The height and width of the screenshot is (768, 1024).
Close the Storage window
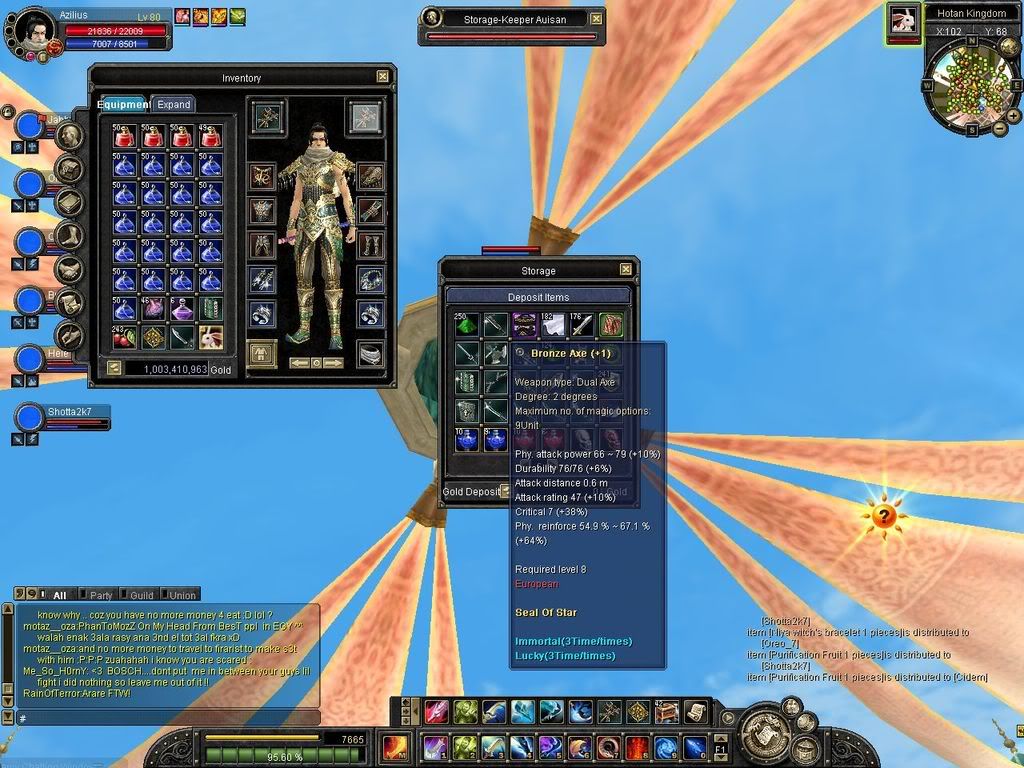pos(626,270)
